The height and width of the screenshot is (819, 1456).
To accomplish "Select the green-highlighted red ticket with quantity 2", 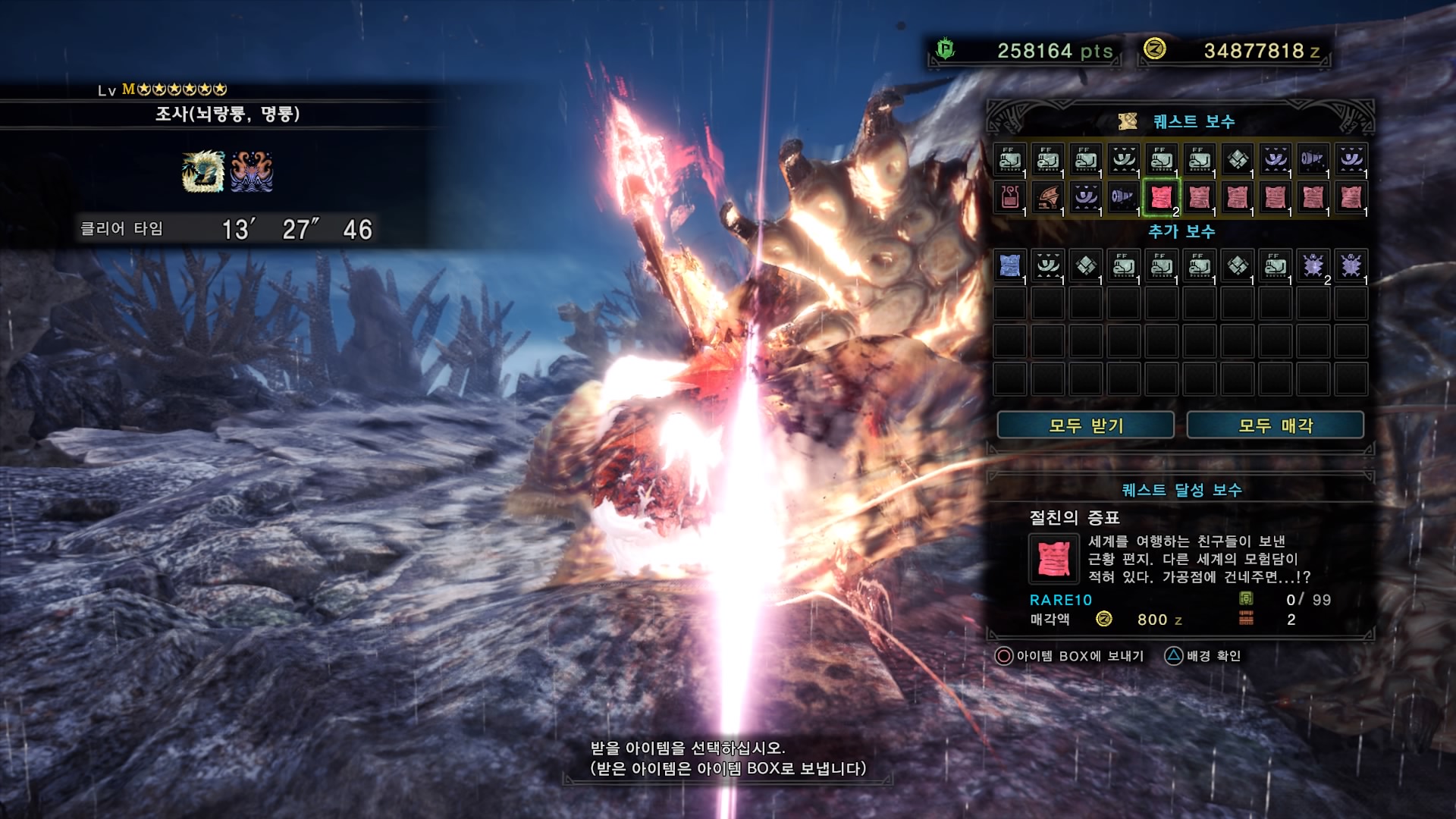I will coord(1161,198).
